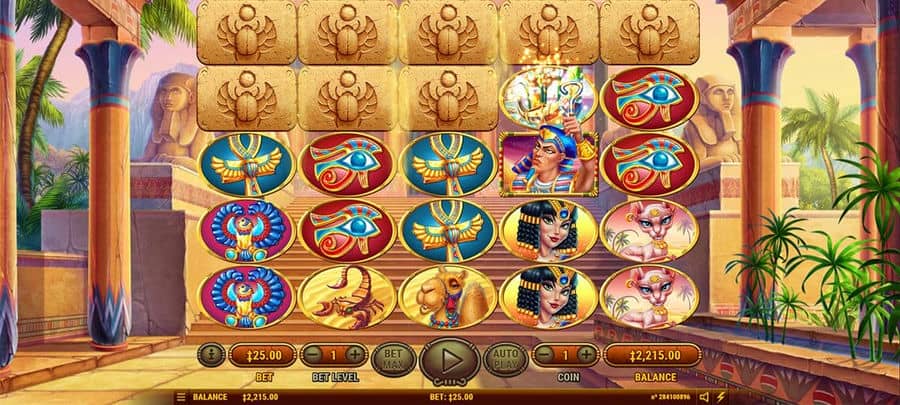The image size is (900, 405).
Task: Open the hamburger menu in bottom bar
Action: [x=181, y=397]
